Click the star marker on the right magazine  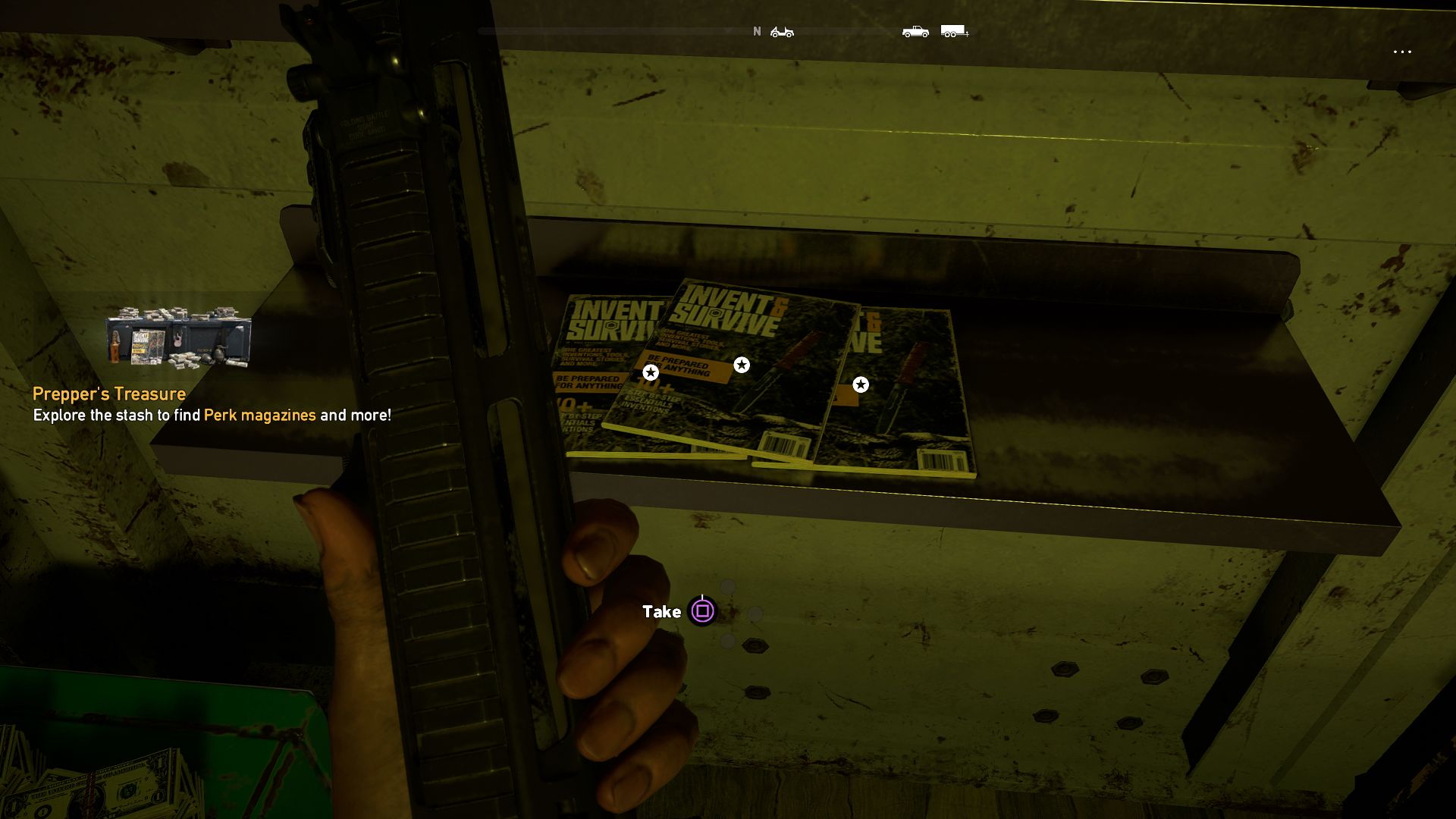(x=861, y=384)
